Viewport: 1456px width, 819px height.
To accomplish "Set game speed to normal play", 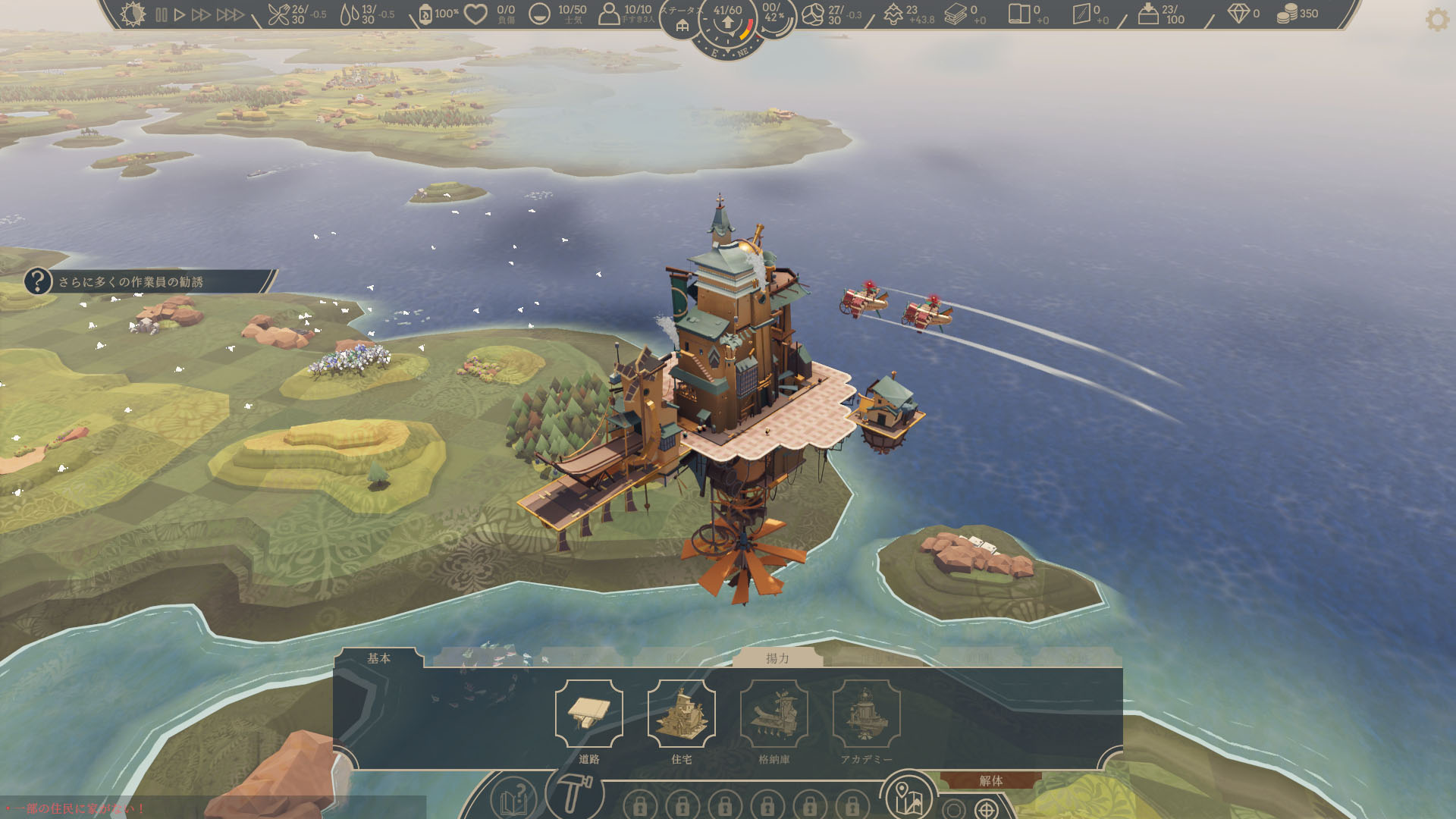I will tap(180, 14).
